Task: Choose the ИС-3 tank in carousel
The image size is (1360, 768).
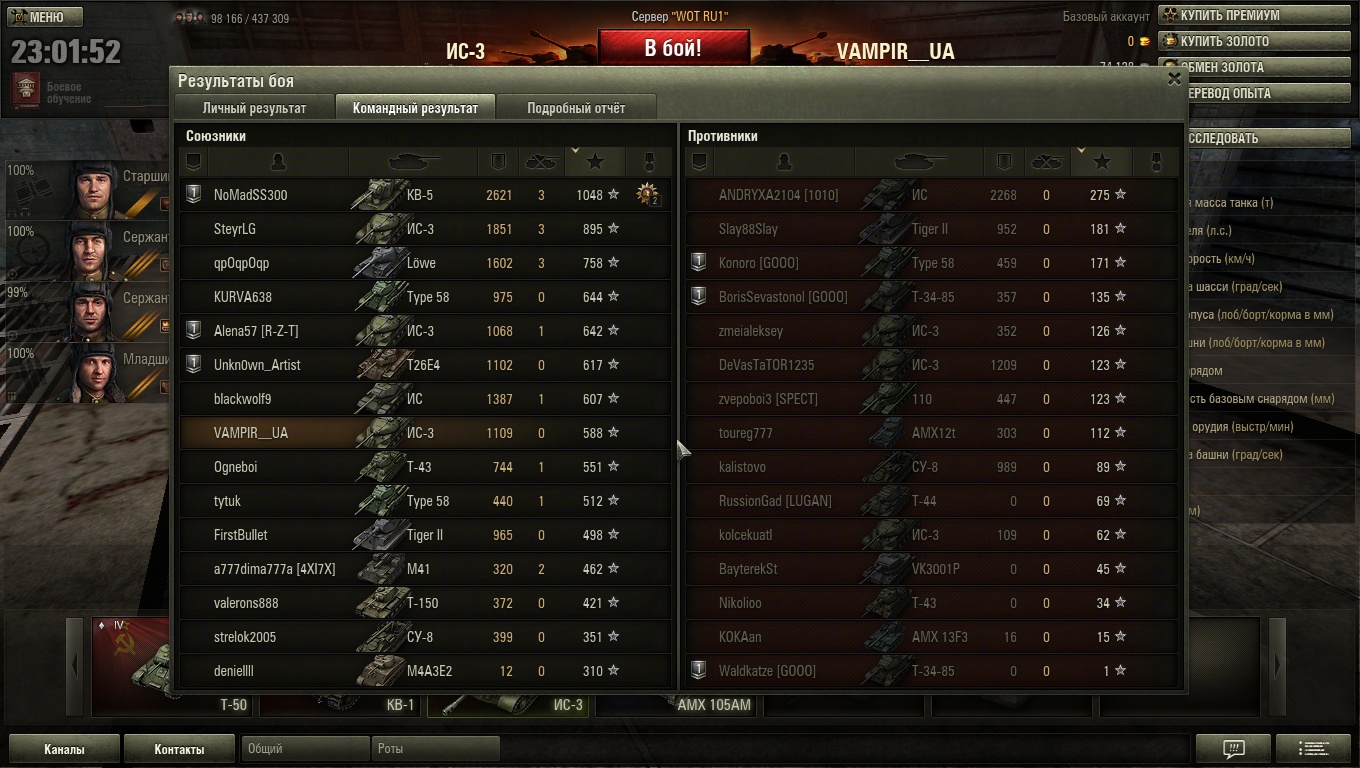Action: (510, 704)
